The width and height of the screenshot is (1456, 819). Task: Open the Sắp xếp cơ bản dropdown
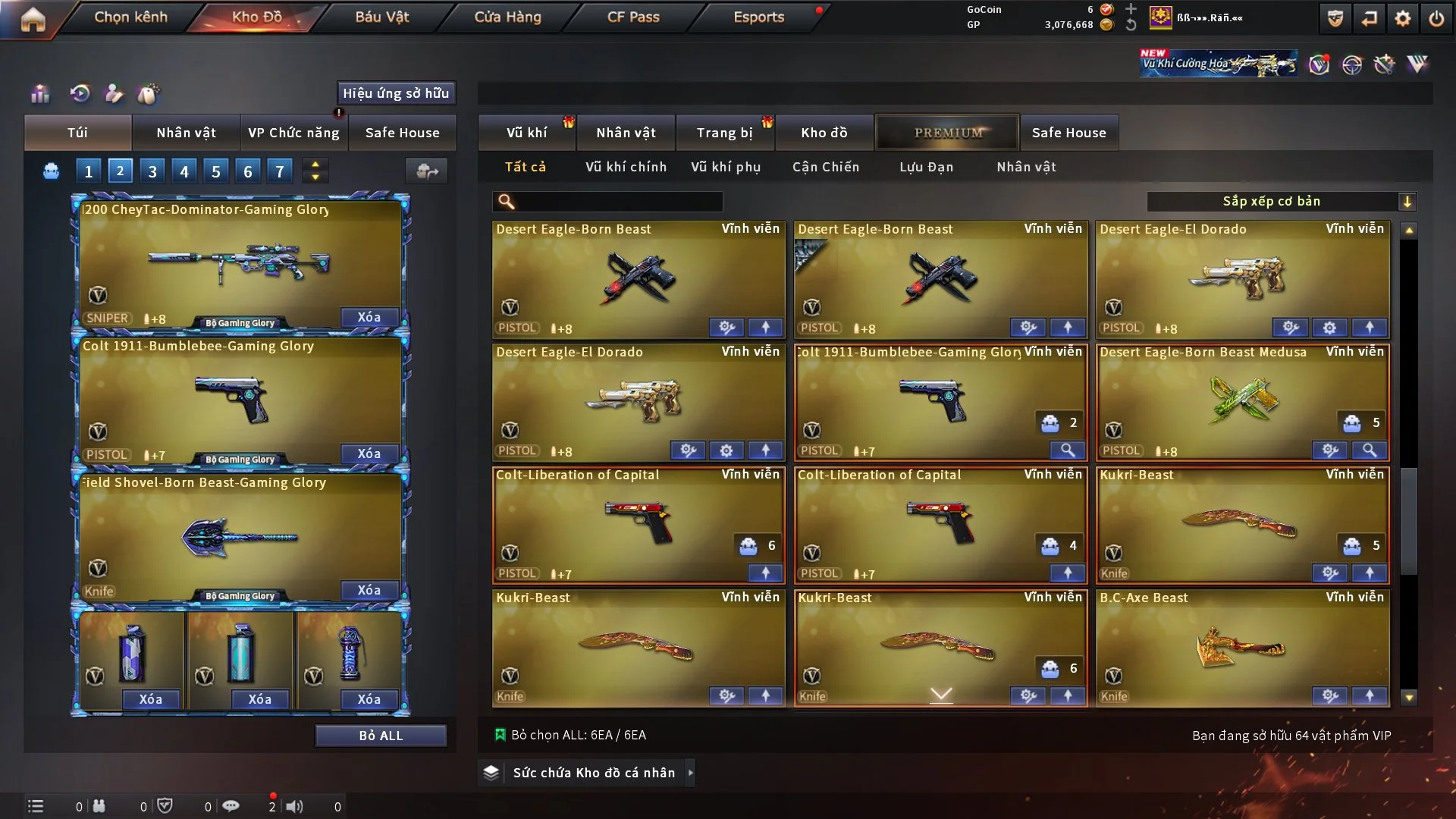pos(1281,202)
